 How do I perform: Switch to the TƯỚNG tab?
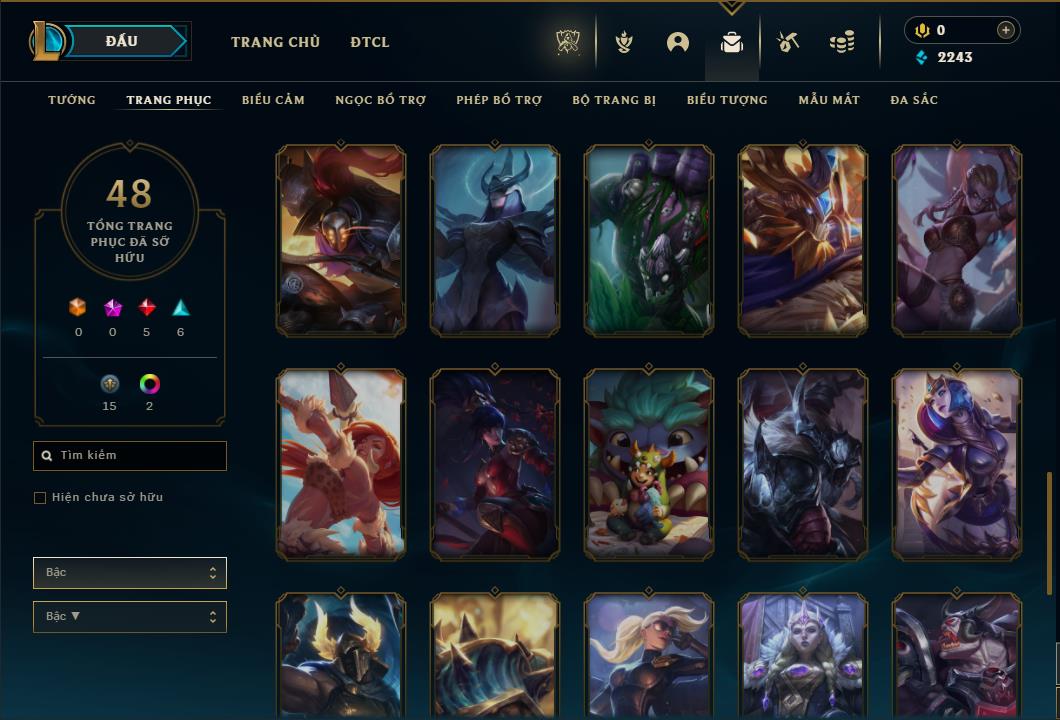click(x=72, y=100)
